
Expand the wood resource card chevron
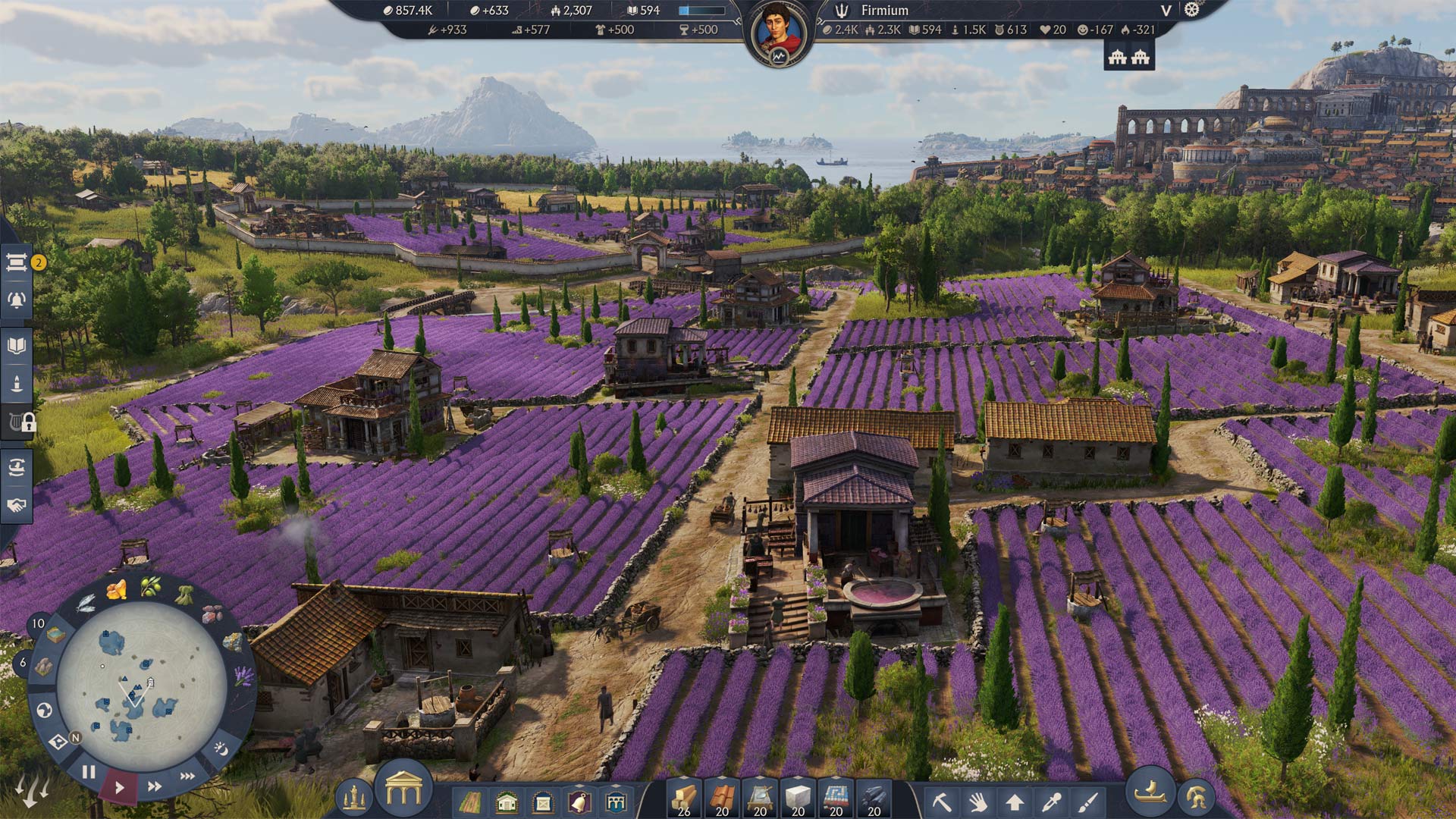coord(684,779)
